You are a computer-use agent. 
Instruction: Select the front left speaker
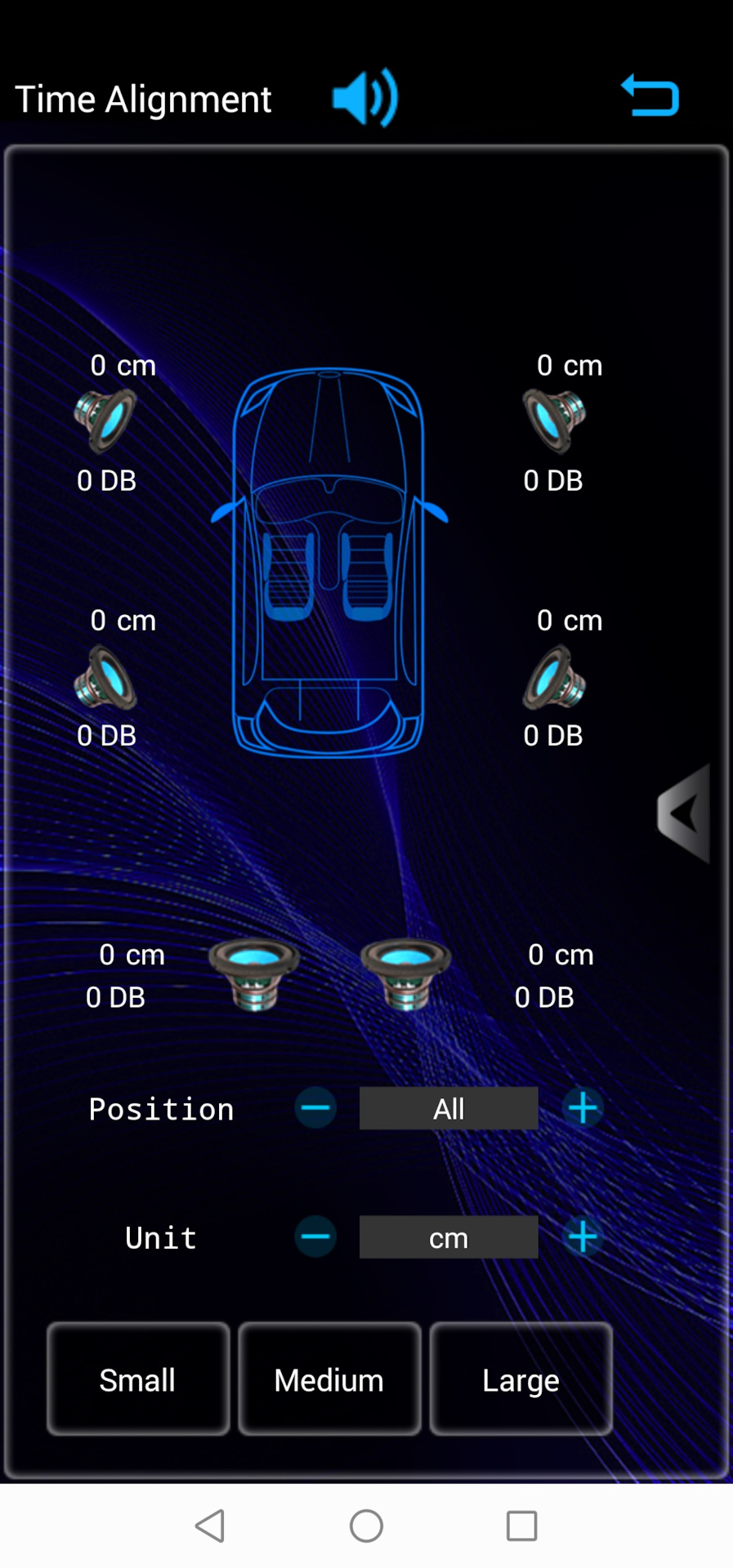106,421
